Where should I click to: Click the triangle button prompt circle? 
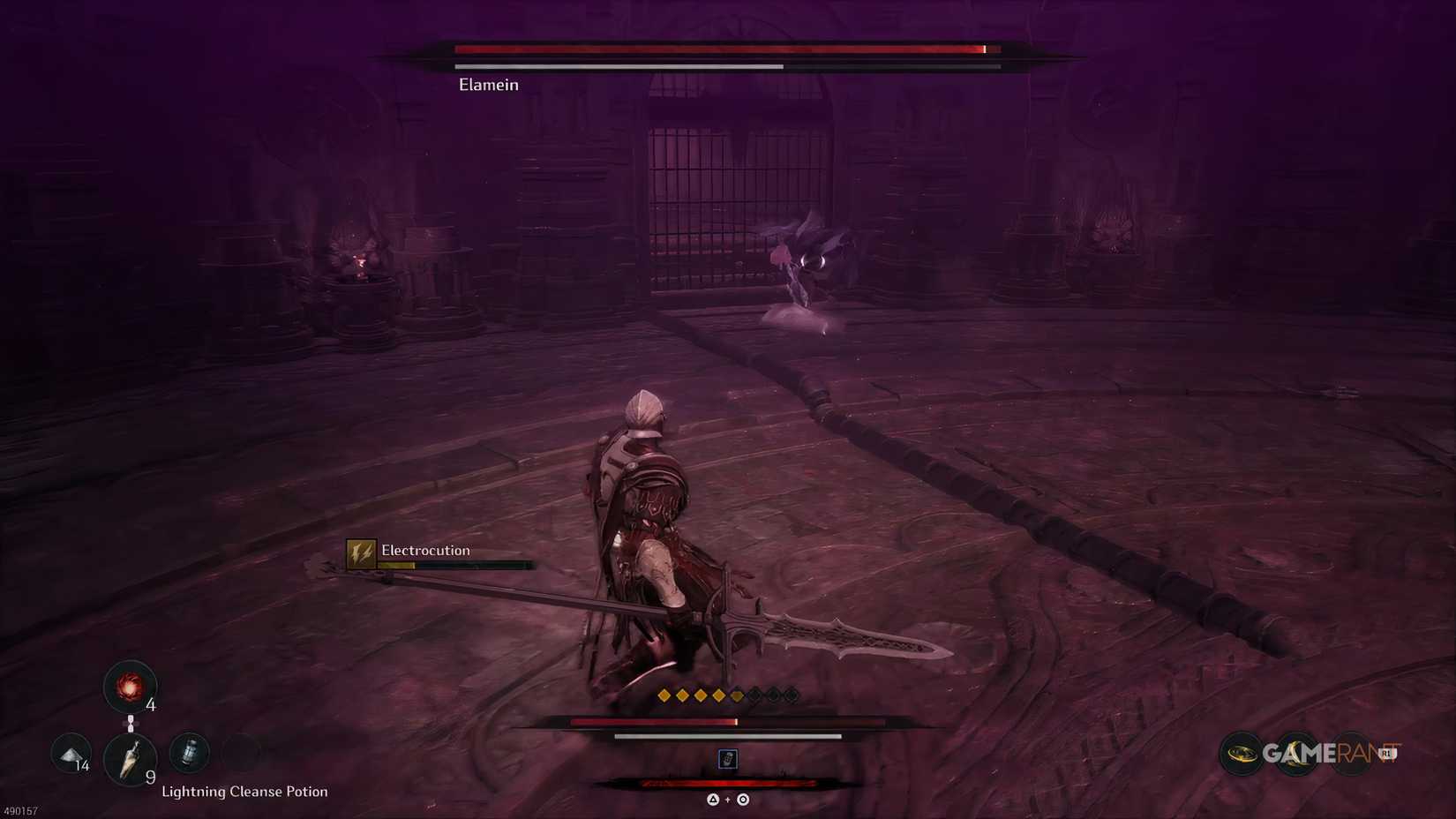click(713, 800)
